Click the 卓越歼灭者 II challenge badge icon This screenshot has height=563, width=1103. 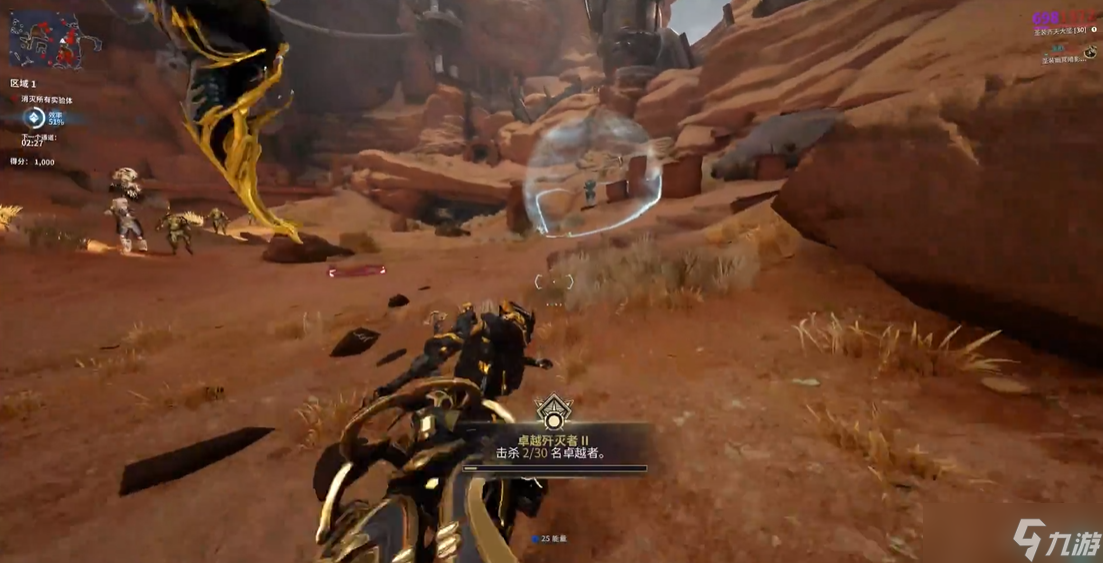pyautogui.click(x=551, y=411)
